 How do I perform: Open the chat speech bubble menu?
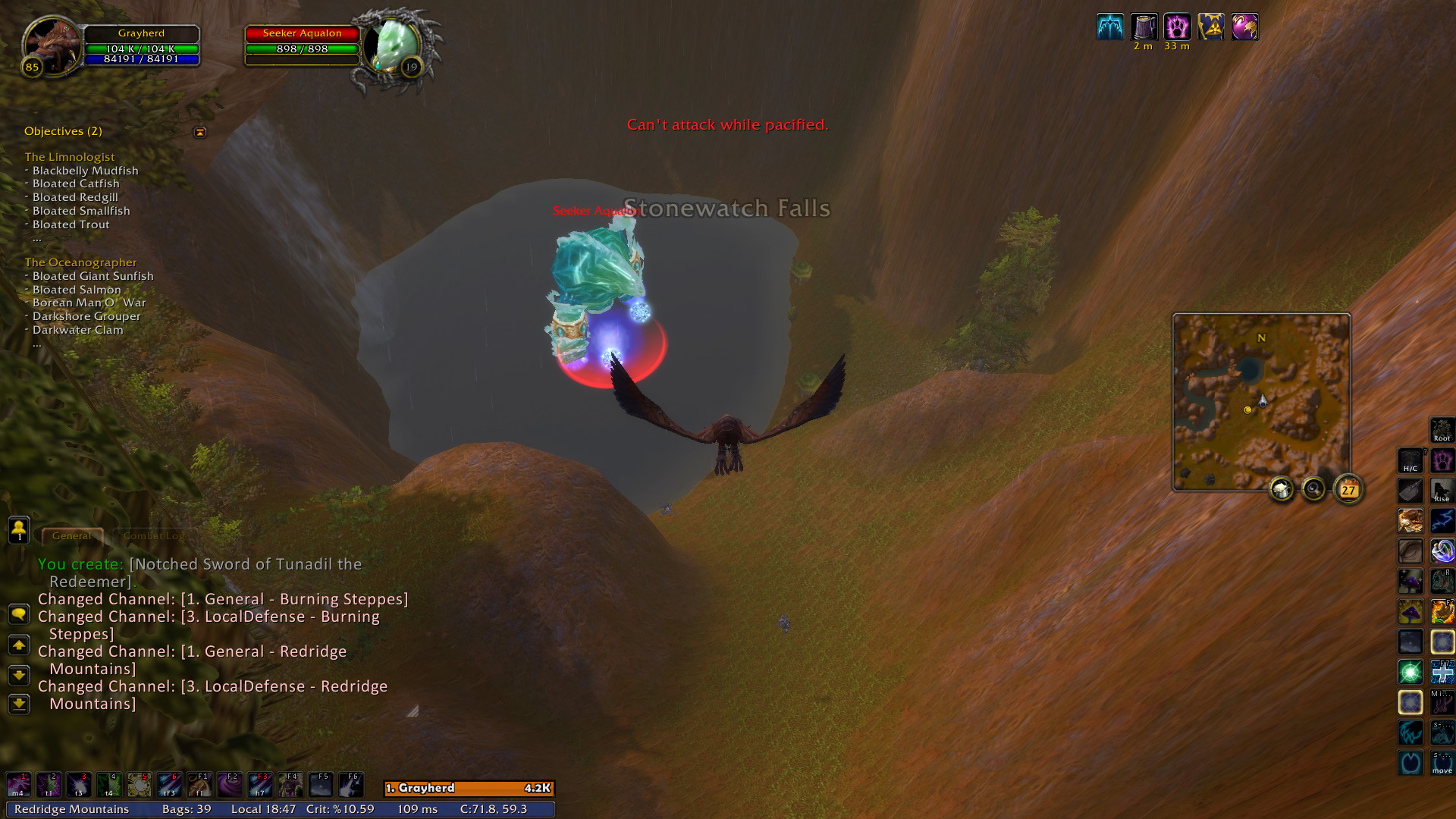point(19,613)
